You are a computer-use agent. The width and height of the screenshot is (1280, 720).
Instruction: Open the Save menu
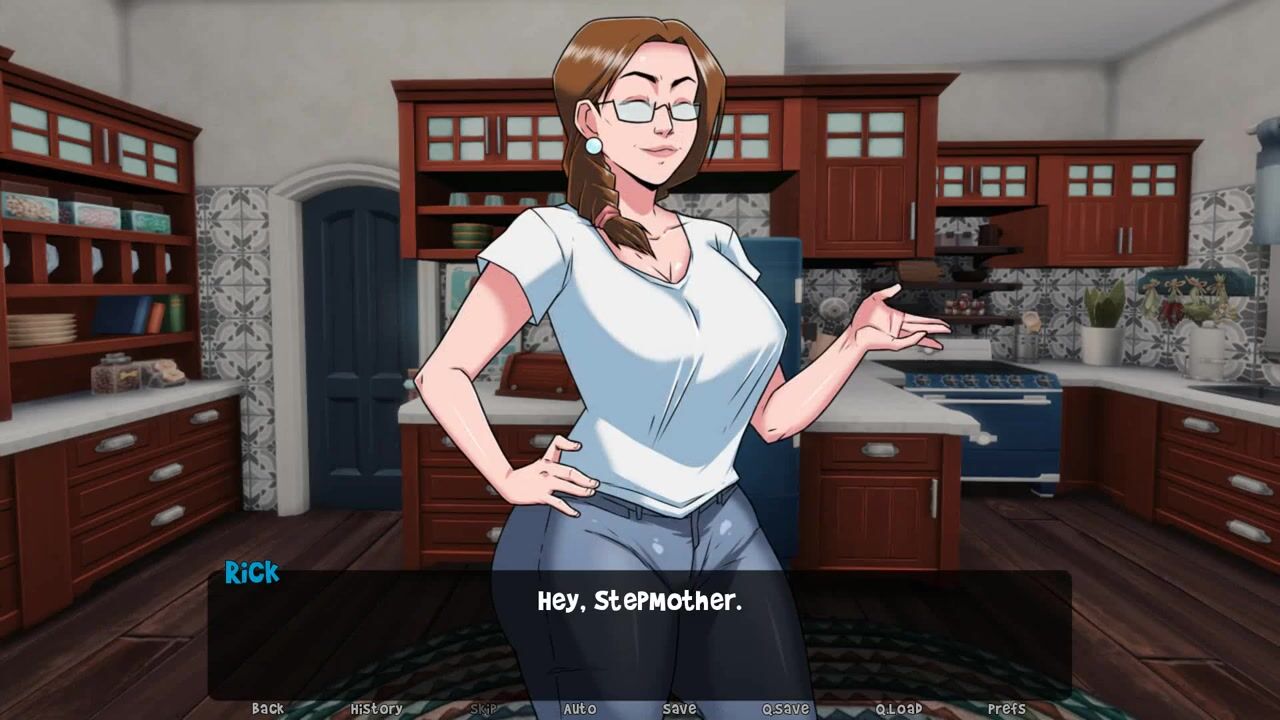coord(680,708)
